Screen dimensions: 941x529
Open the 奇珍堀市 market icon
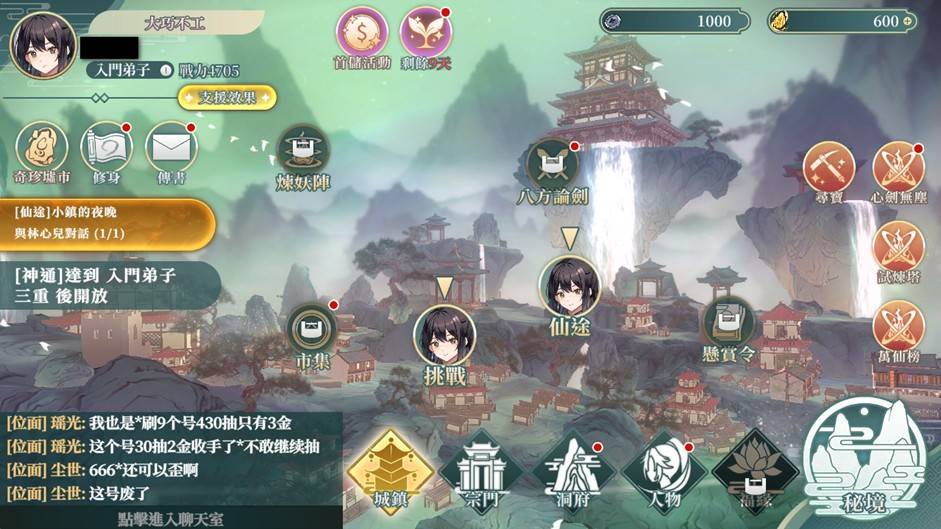click(x=42, y=149)
